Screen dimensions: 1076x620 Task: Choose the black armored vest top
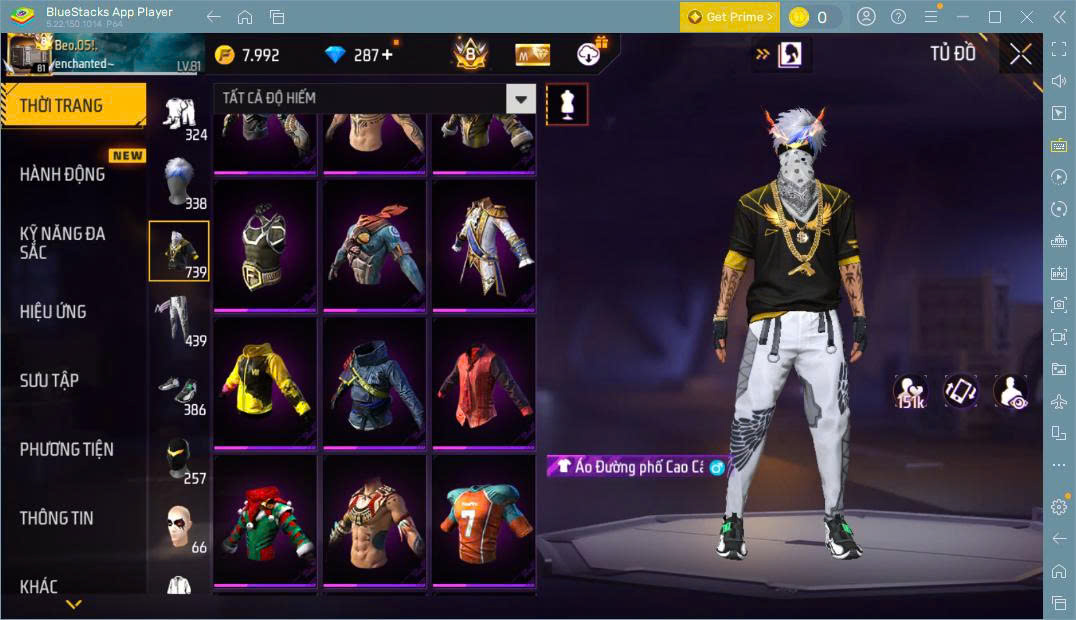264,244
